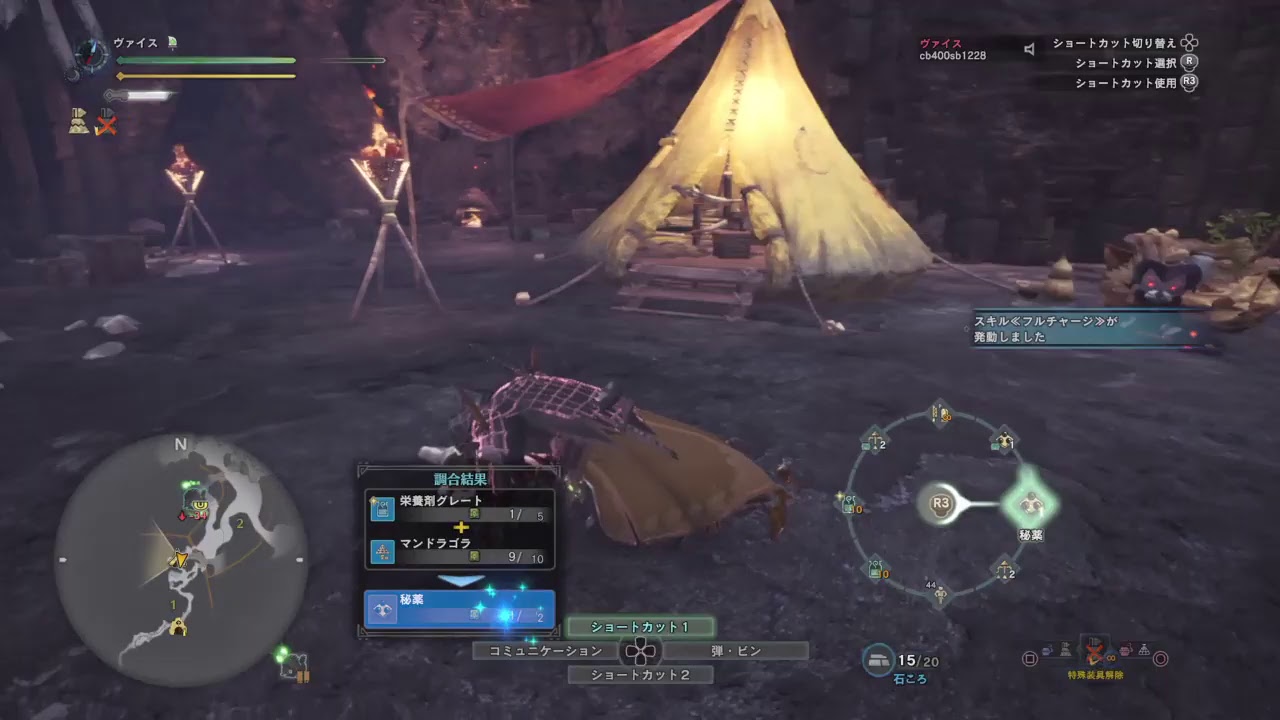Open the 弾・ビン shortcut set
The height and width of the screenshot is (720, 1280).
pyautogui.click(x=736, y=651)
